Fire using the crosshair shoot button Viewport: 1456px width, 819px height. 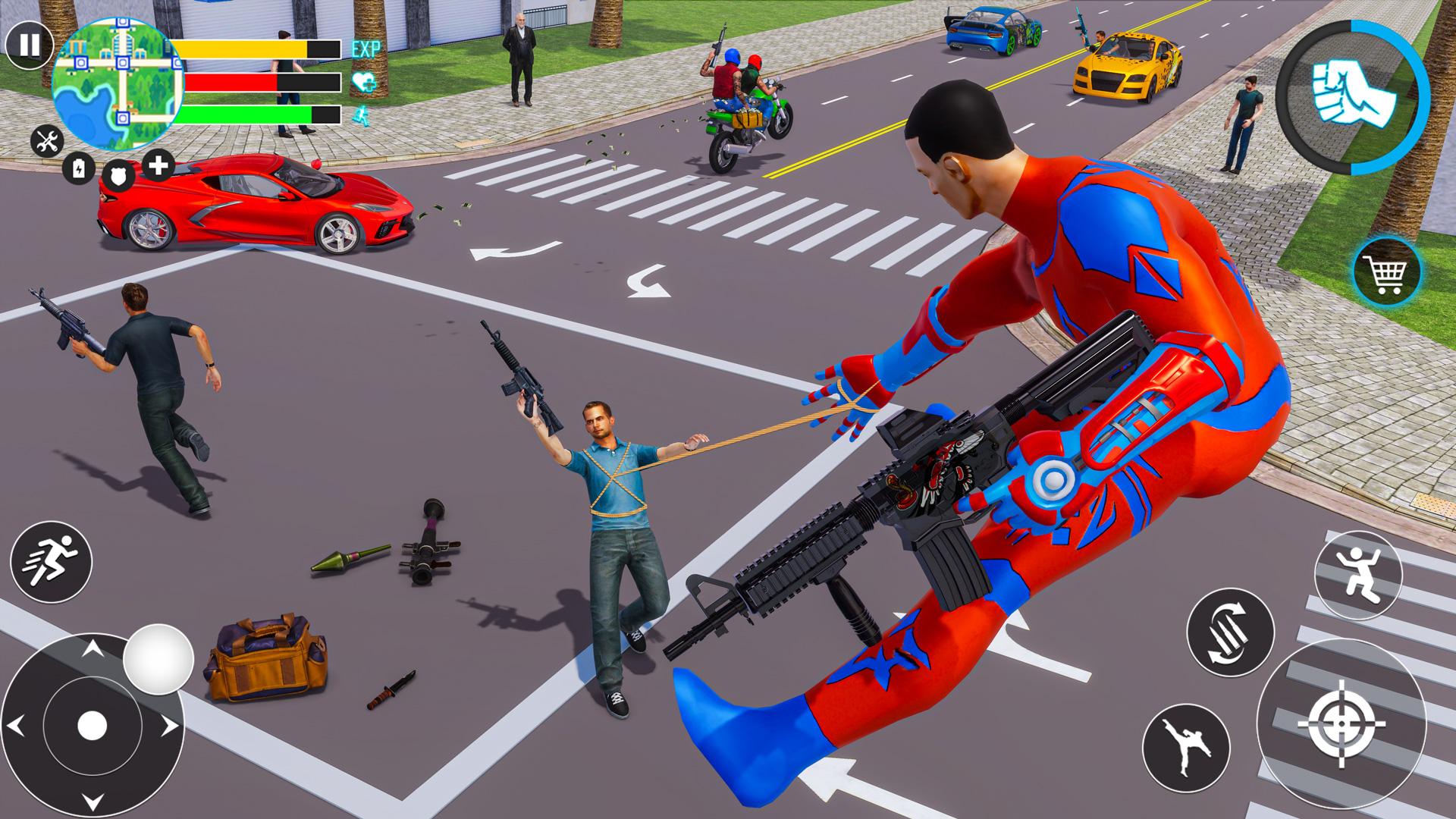[1340, 724]
